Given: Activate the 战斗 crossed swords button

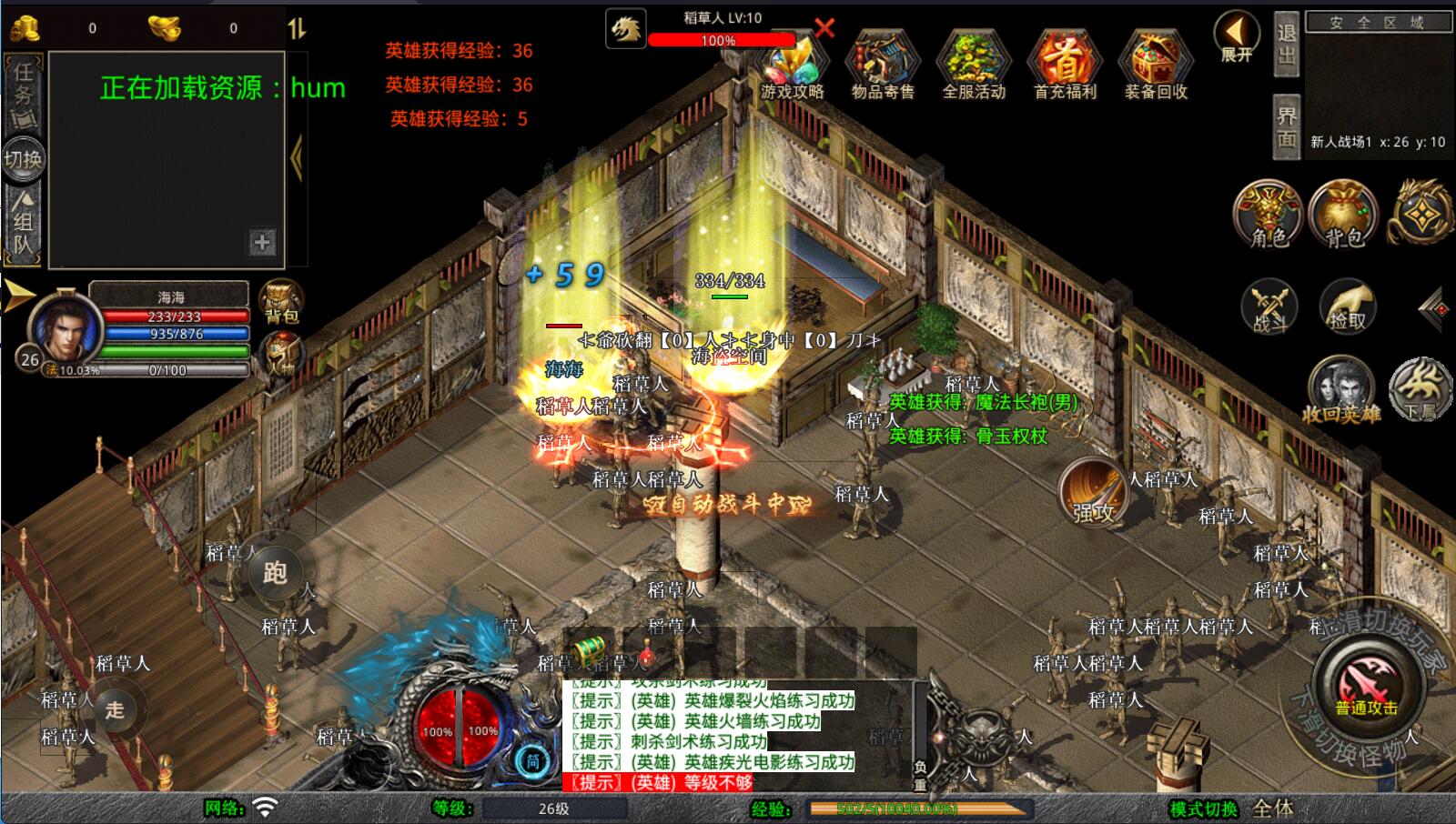Looking at the screenshot, I should (1269, 306).
